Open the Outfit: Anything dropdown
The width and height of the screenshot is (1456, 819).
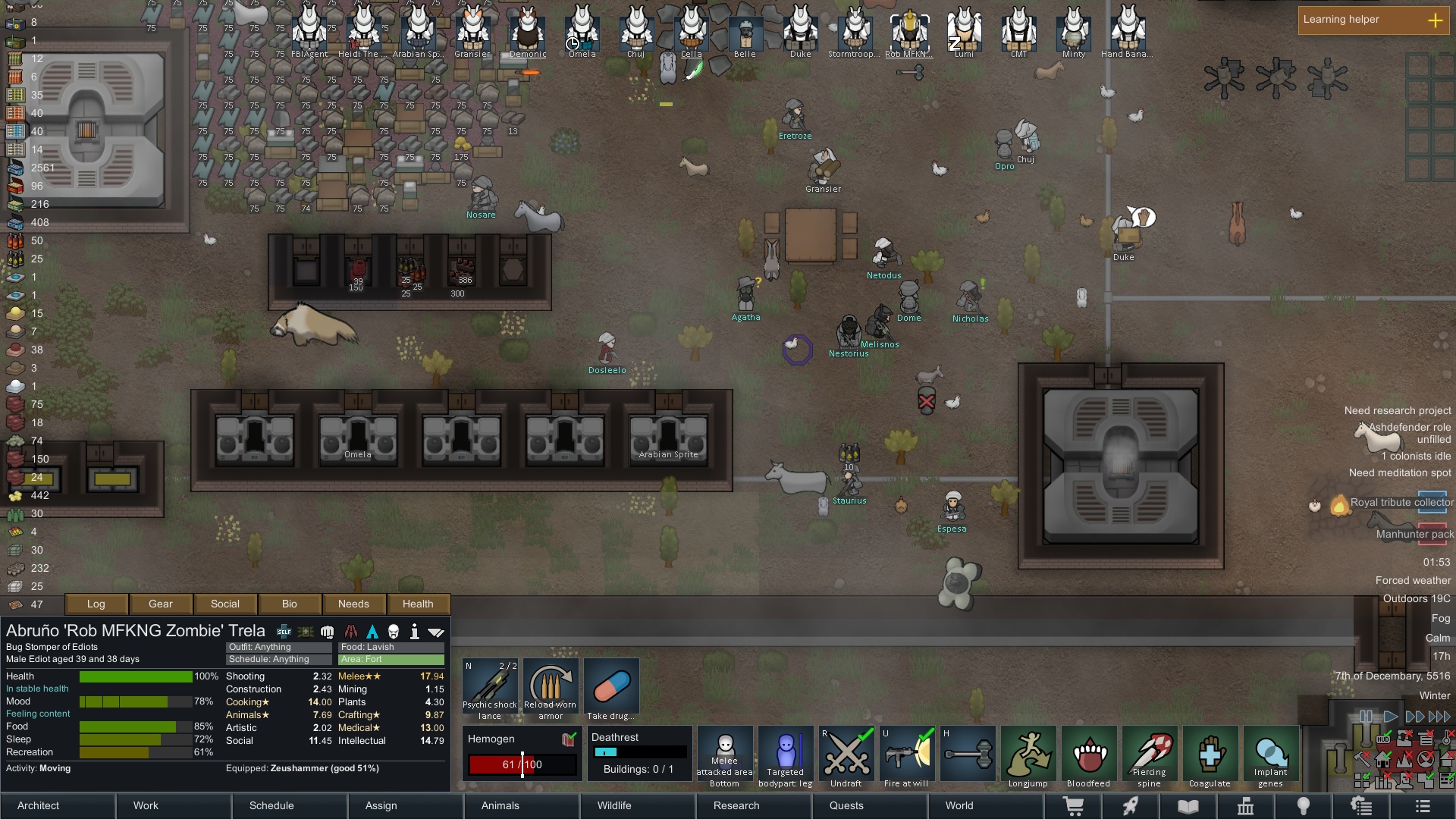(278, 647)
